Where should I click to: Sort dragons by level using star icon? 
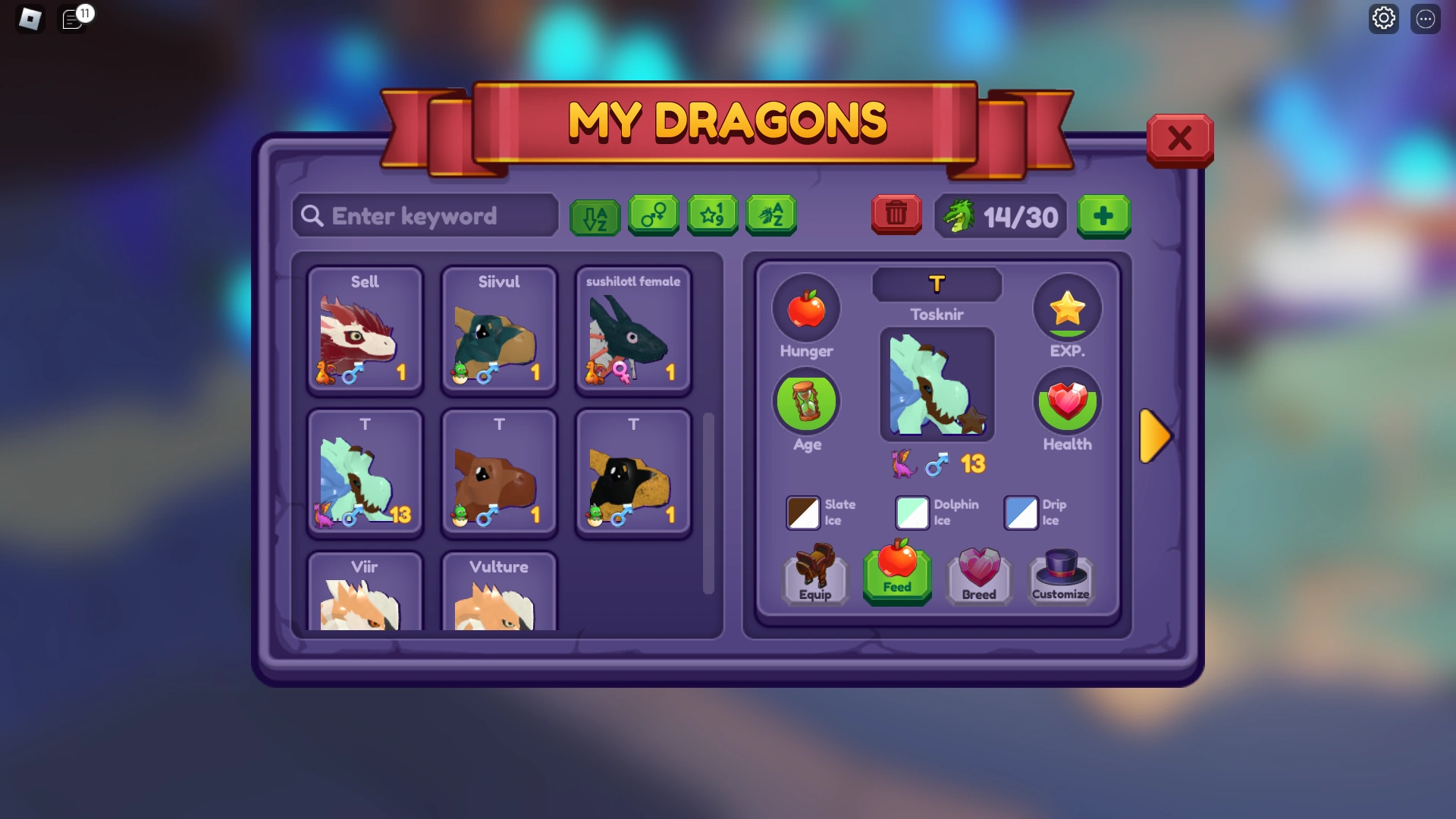coord(712,216)
